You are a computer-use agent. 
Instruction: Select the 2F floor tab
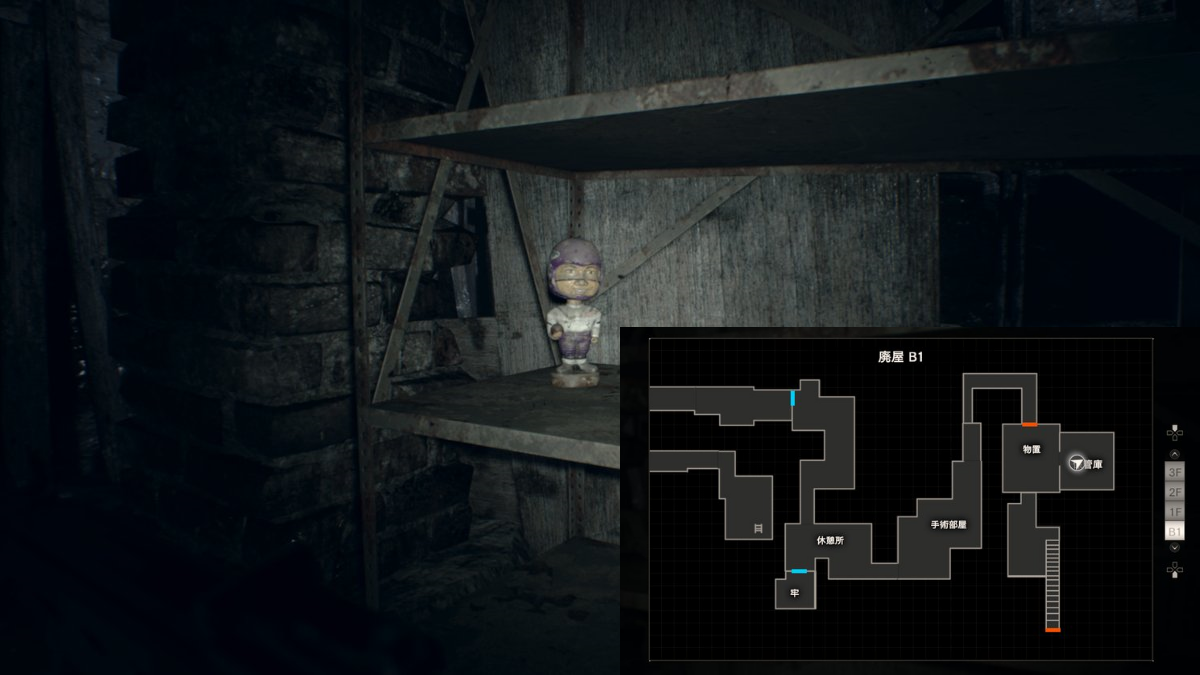click(1175, 491)
